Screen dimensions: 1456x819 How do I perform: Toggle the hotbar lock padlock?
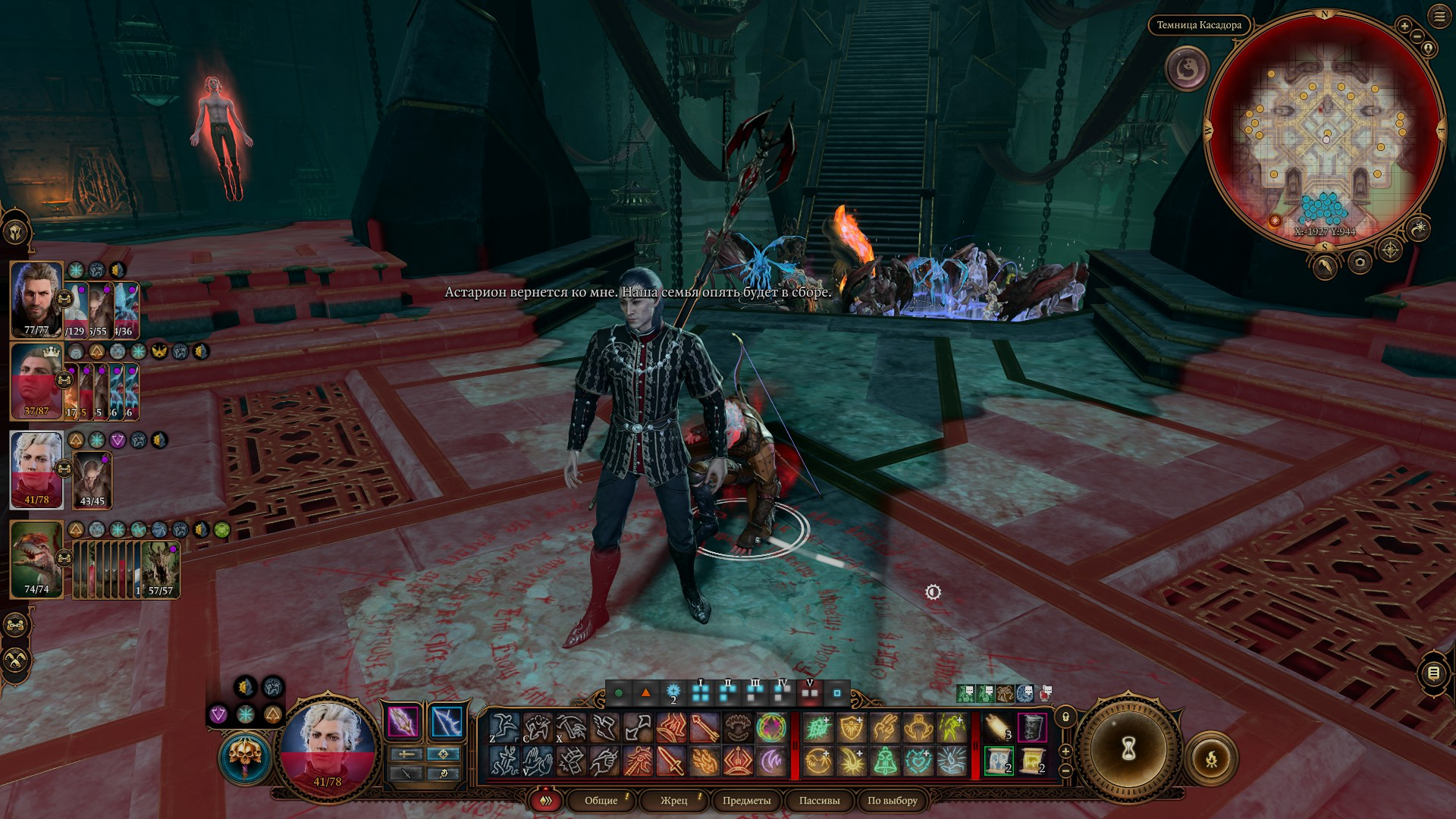[x=1065, y=717]
